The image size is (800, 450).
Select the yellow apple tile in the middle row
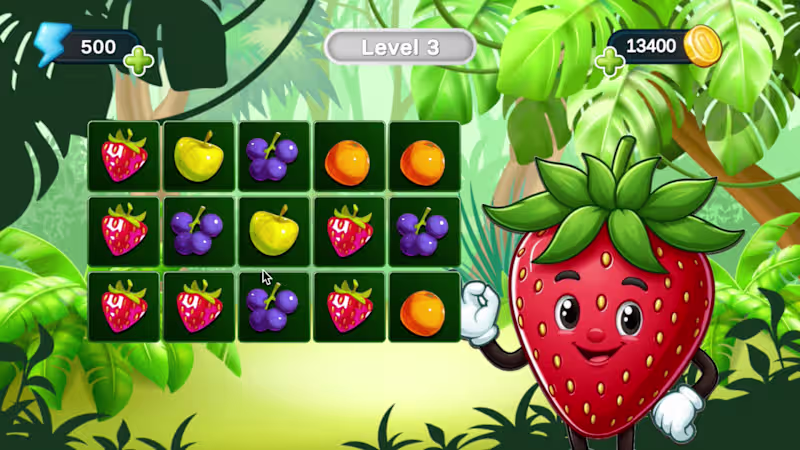coord(273,231)
